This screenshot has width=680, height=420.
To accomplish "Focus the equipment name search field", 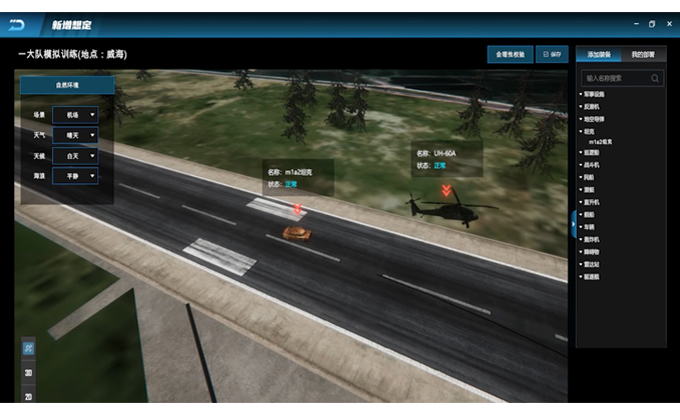I will click(617, 77).
